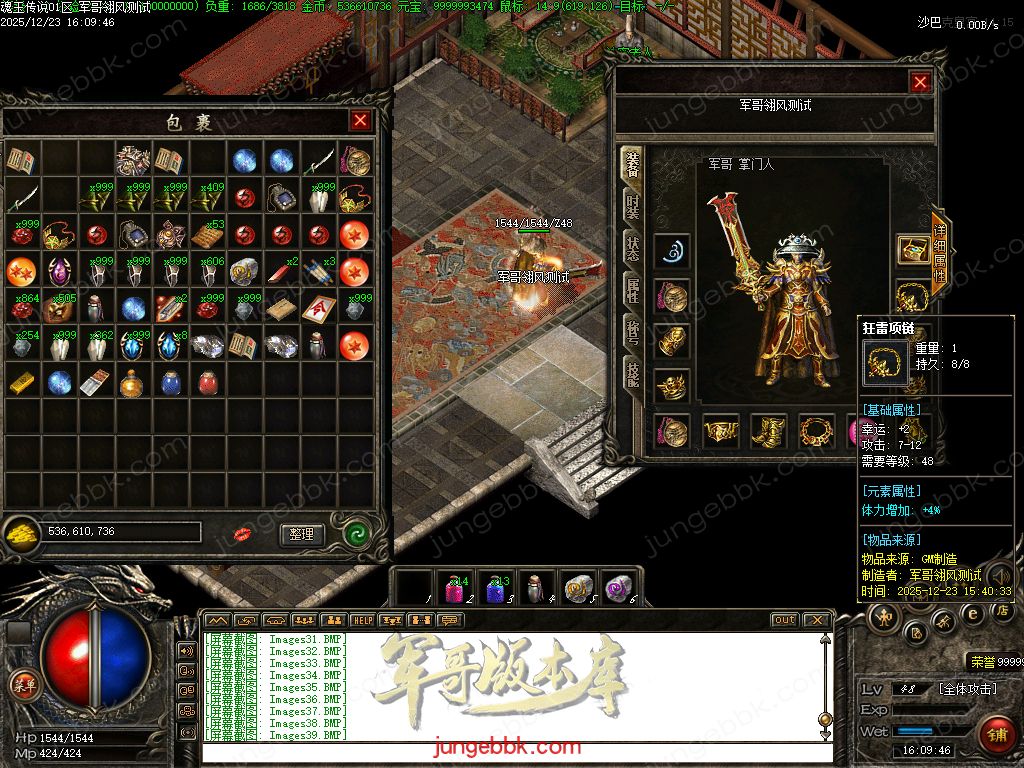Screen dimensions: 1024x768
Task: Use the pink potion in hotbar slot 2
Action: (456, 588)
